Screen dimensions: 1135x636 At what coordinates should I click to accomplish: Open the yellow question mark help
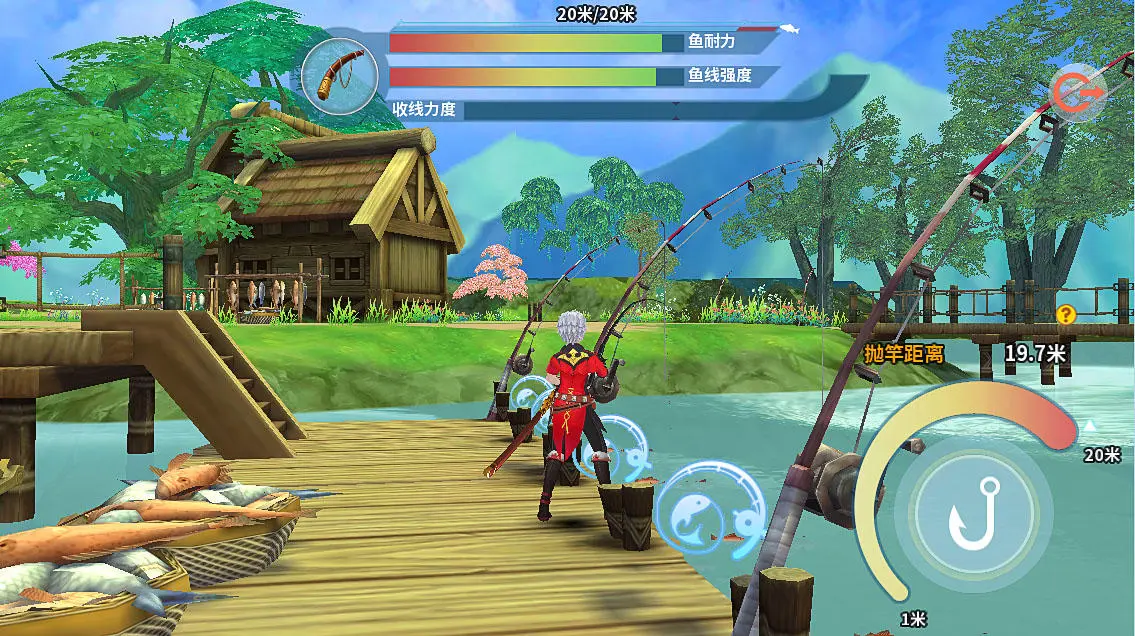tap(1066, 315)
